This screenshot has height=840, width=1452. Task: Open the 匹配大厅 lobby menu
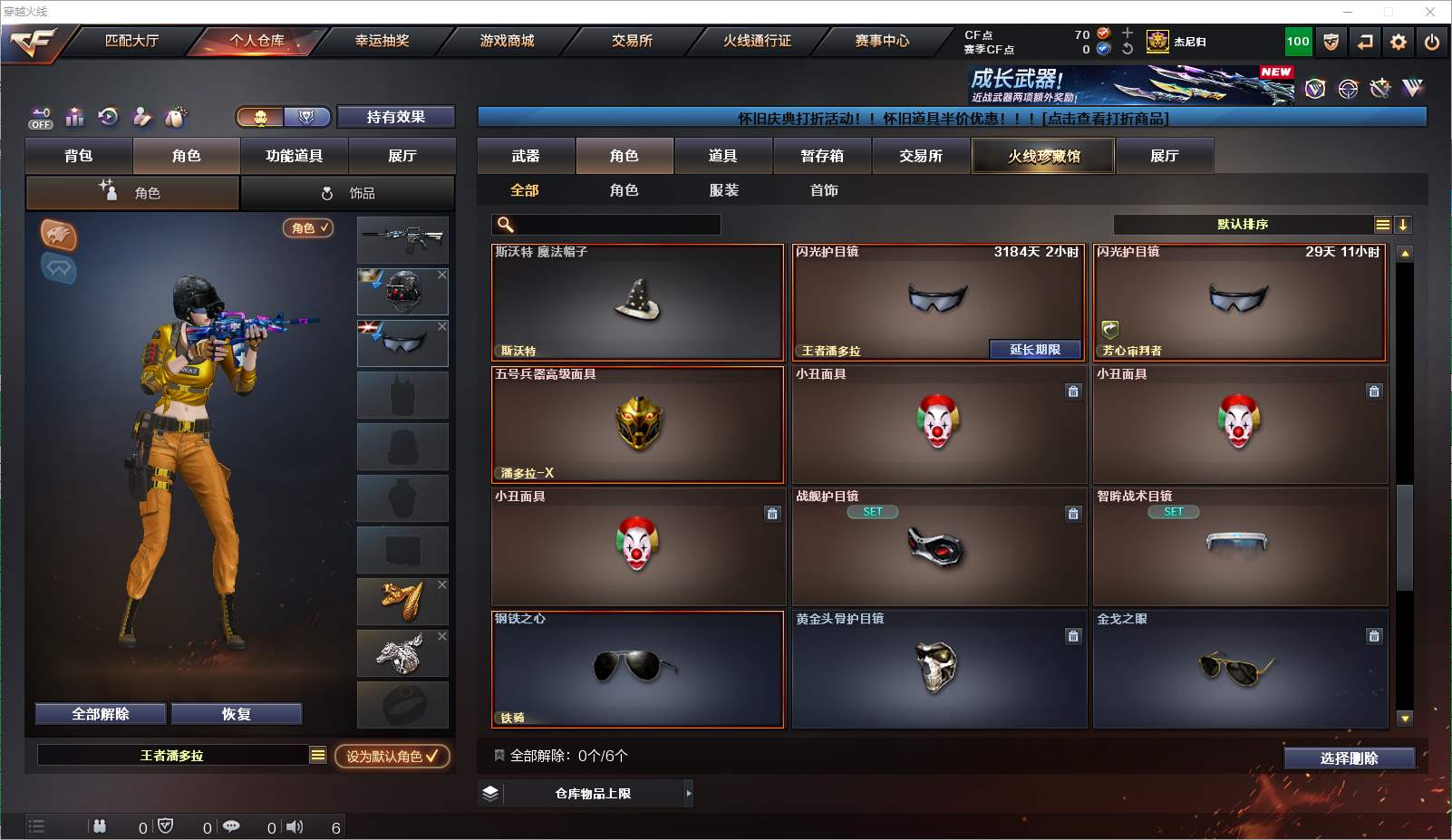[131, 41]
